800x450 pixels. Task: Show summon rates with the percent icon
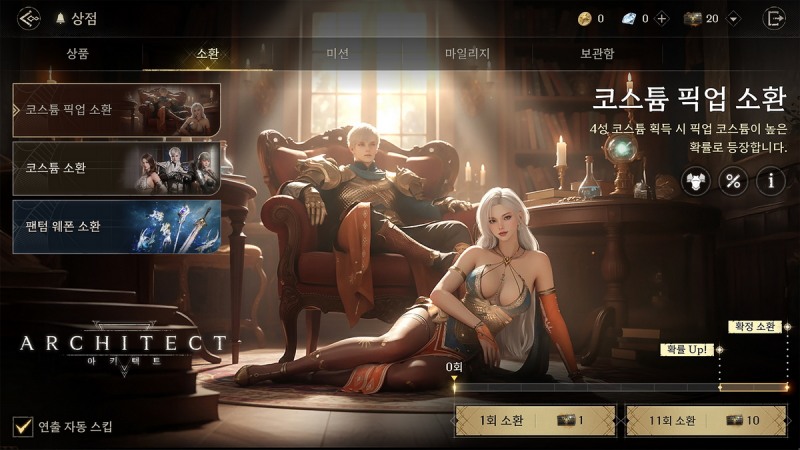click(x=734, y=181)
